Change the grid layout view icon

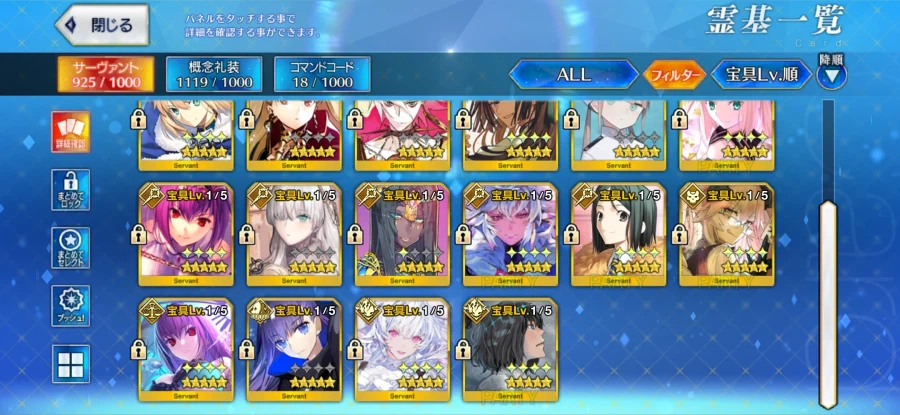click(x=71, y=364)
